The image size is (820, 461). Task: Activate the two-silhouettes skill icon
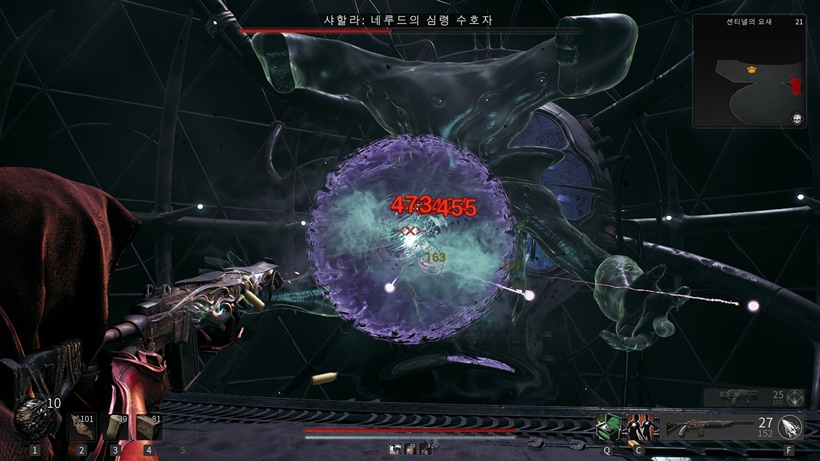point(639,427)
